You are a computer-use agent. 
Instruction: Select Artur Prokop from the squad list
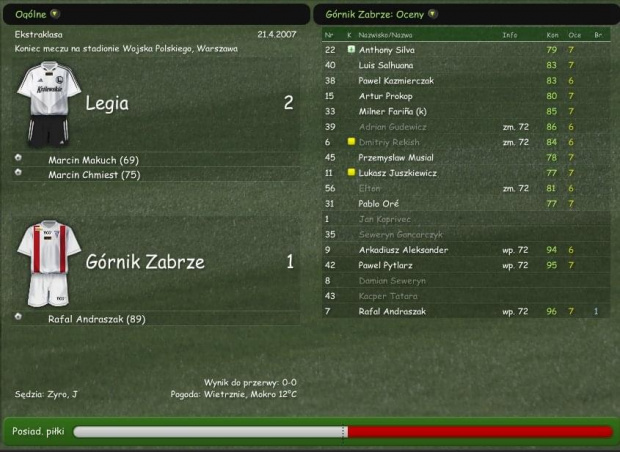click(x=384, y=96)
